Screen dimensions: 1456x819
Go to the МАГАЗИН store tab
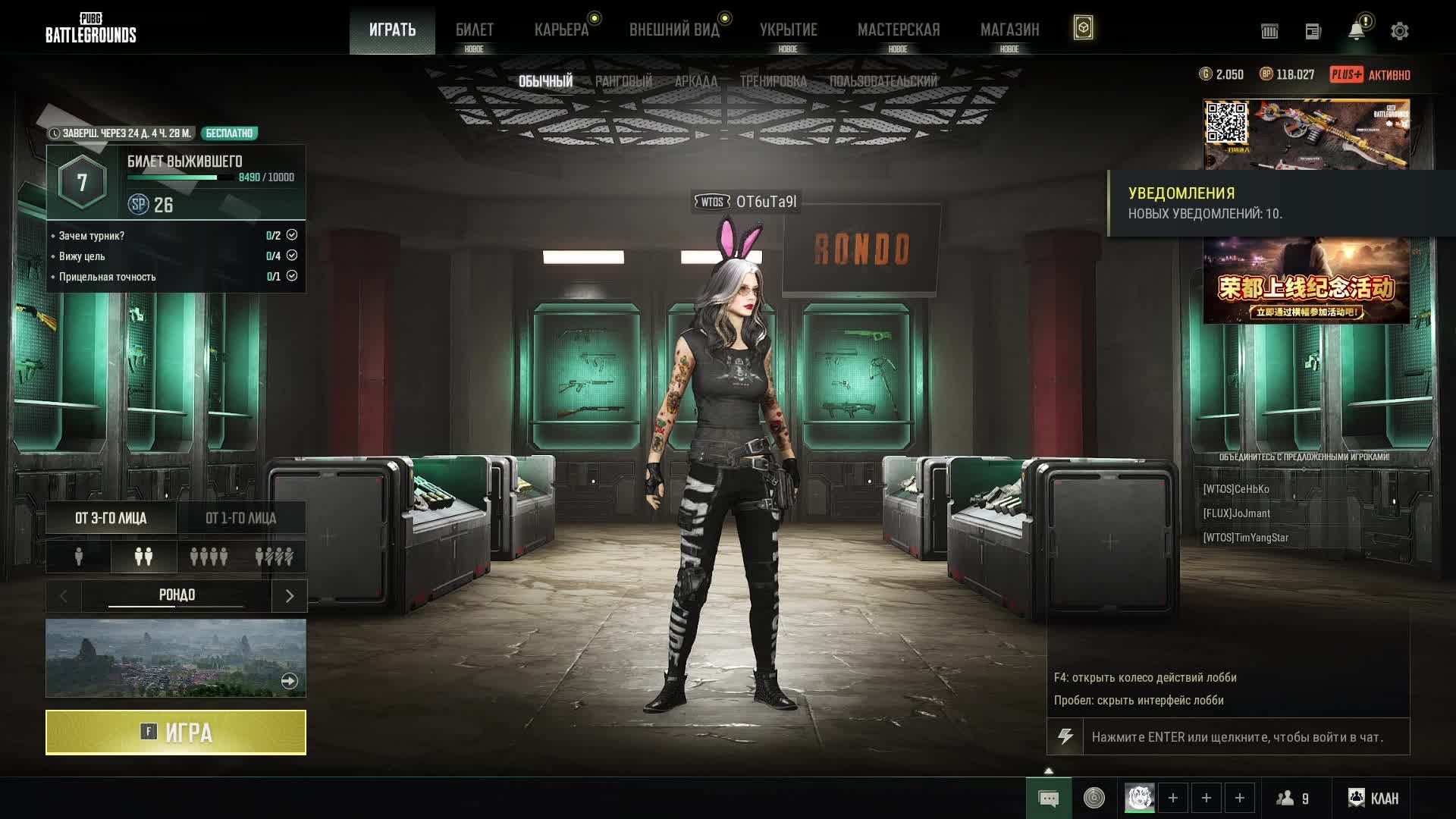1009,30
